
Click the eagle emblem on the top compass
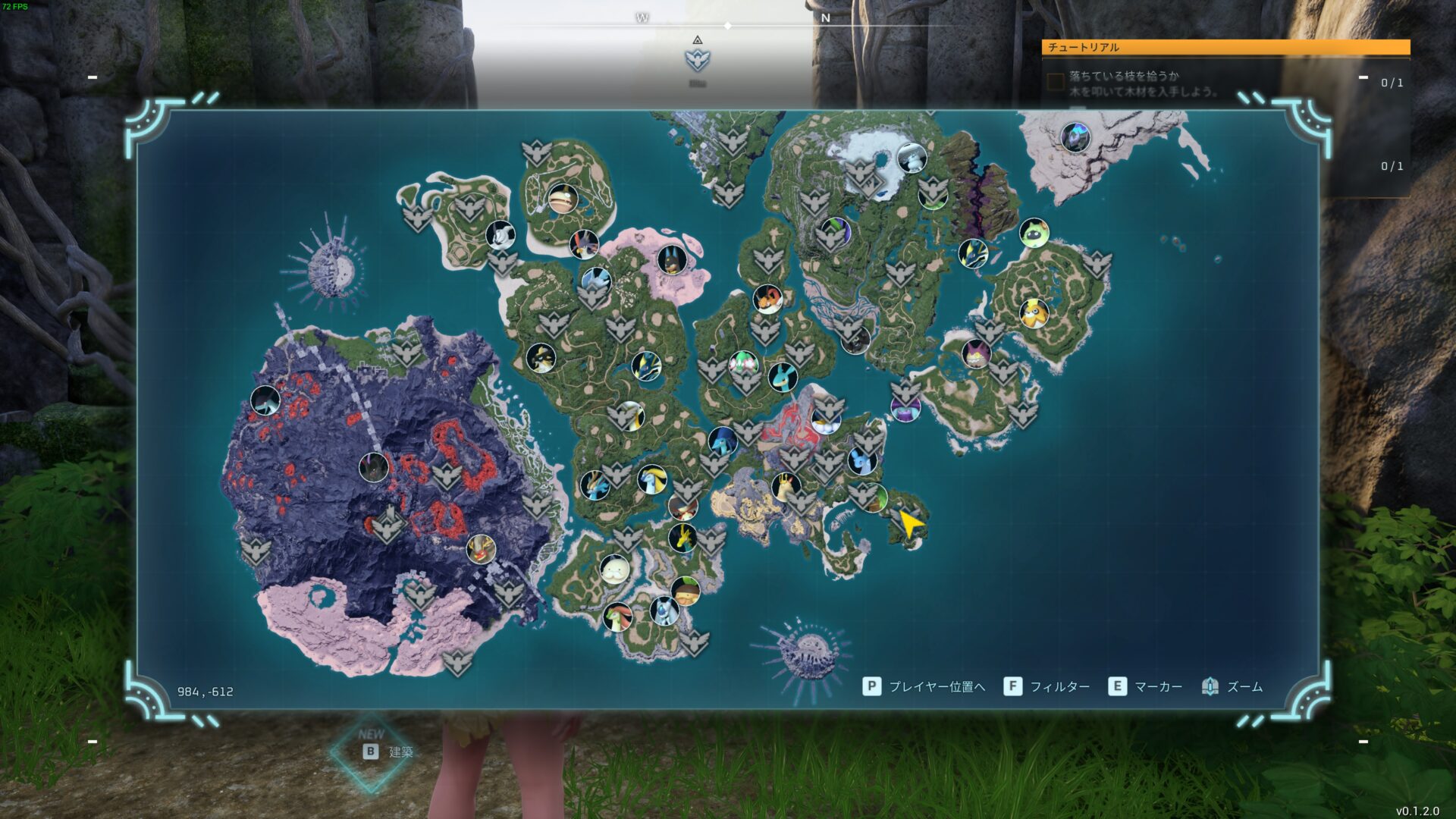coord(697,59)
